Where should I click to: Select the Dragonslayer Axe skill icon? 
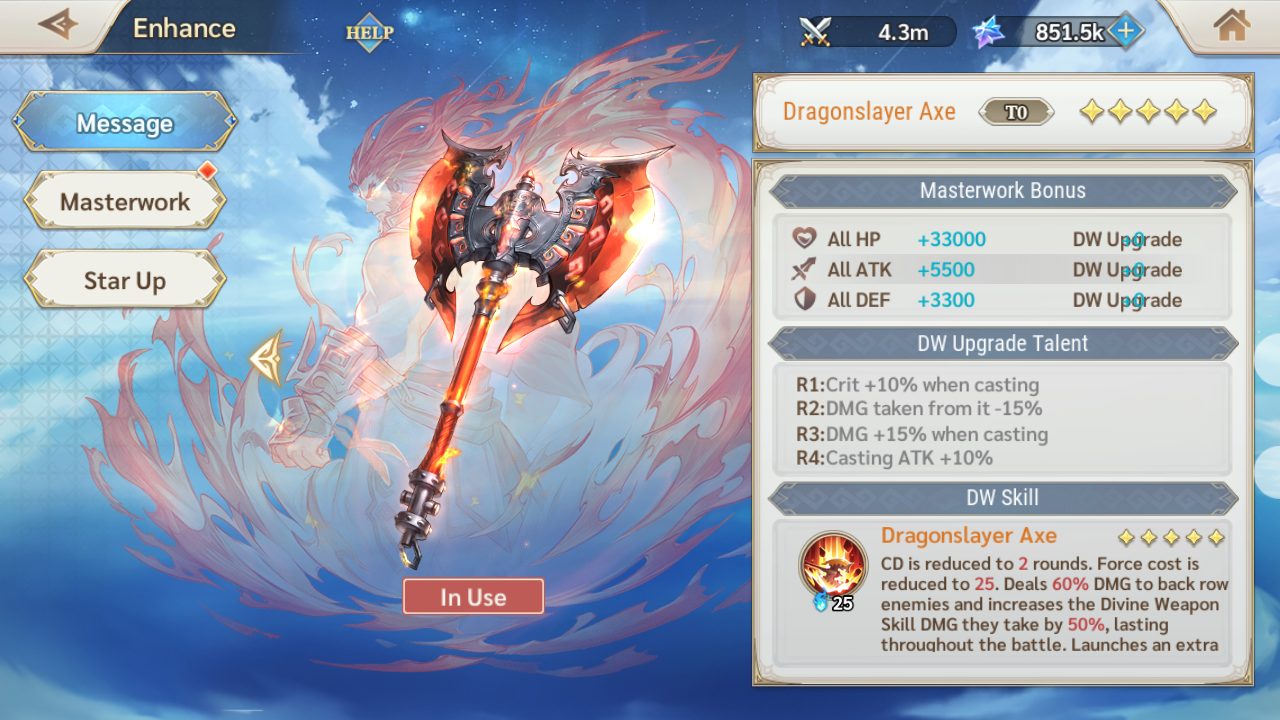(833, 565)
